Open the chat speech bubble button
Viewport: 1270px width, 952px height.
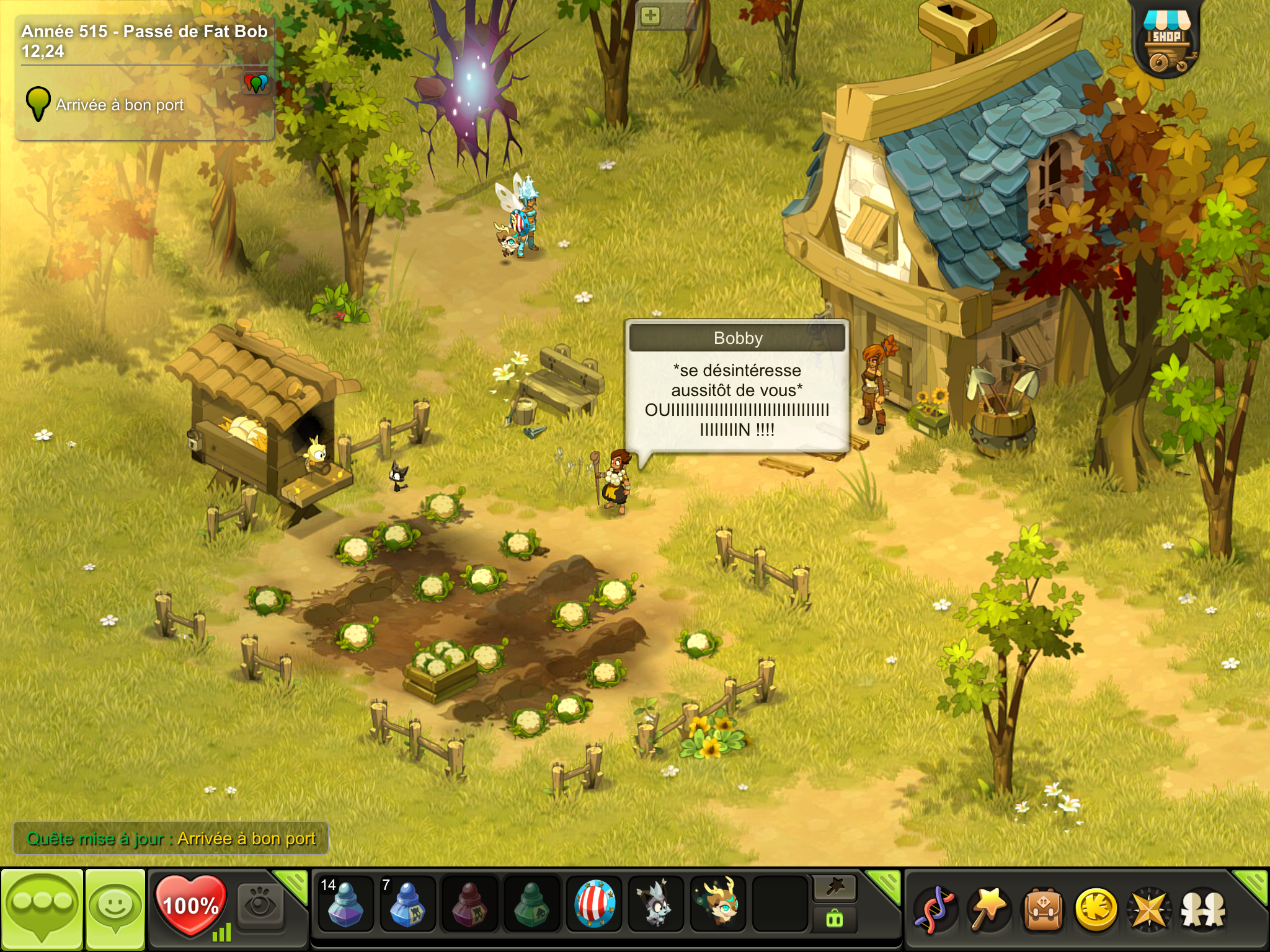[42, 909]
